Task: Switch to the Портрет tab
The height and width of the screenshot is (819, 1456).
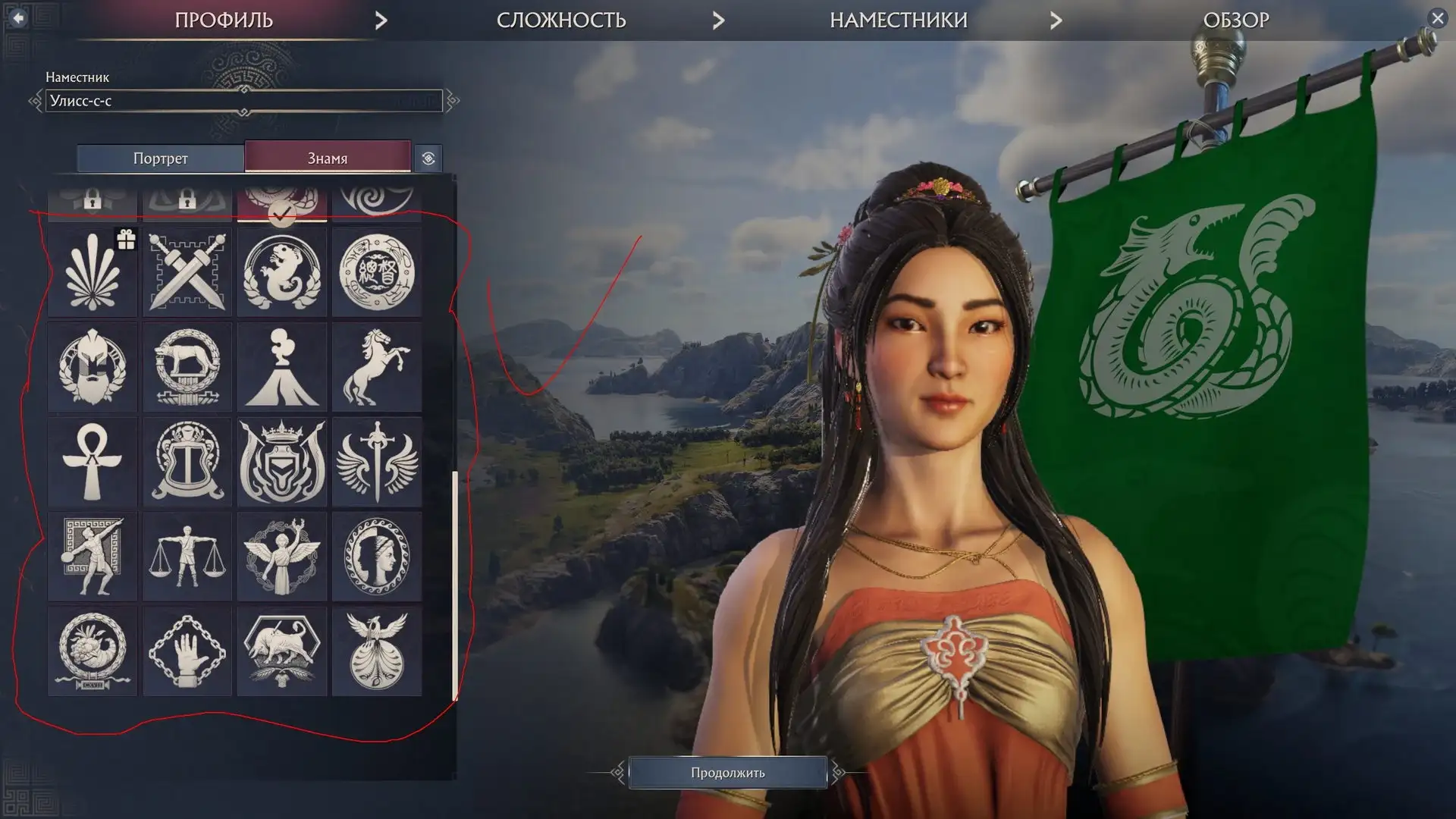Action: click(x=160, y=158)
